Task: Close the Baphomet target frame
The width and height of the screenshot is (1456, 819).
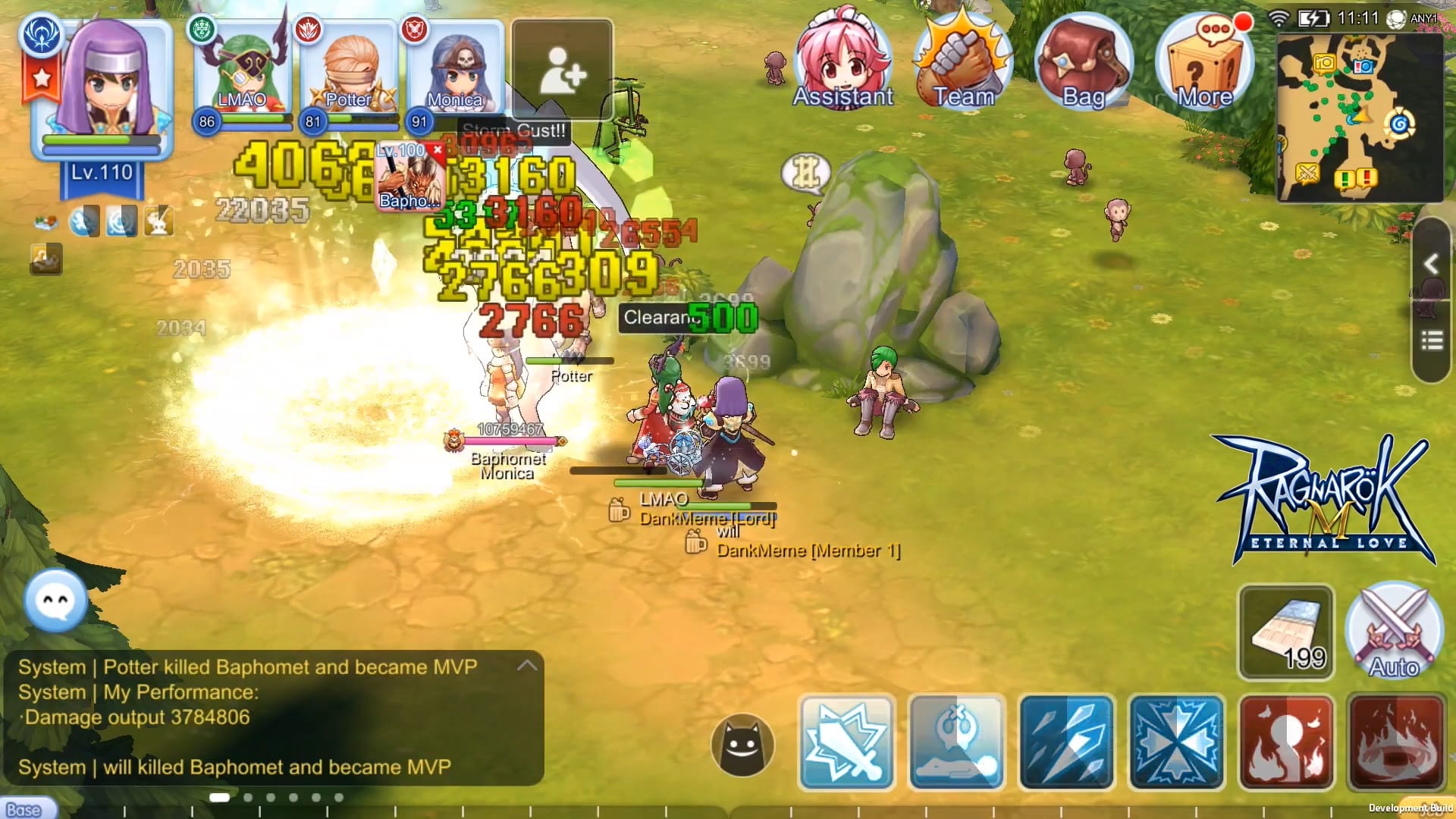Action: [x=438, y=149]
